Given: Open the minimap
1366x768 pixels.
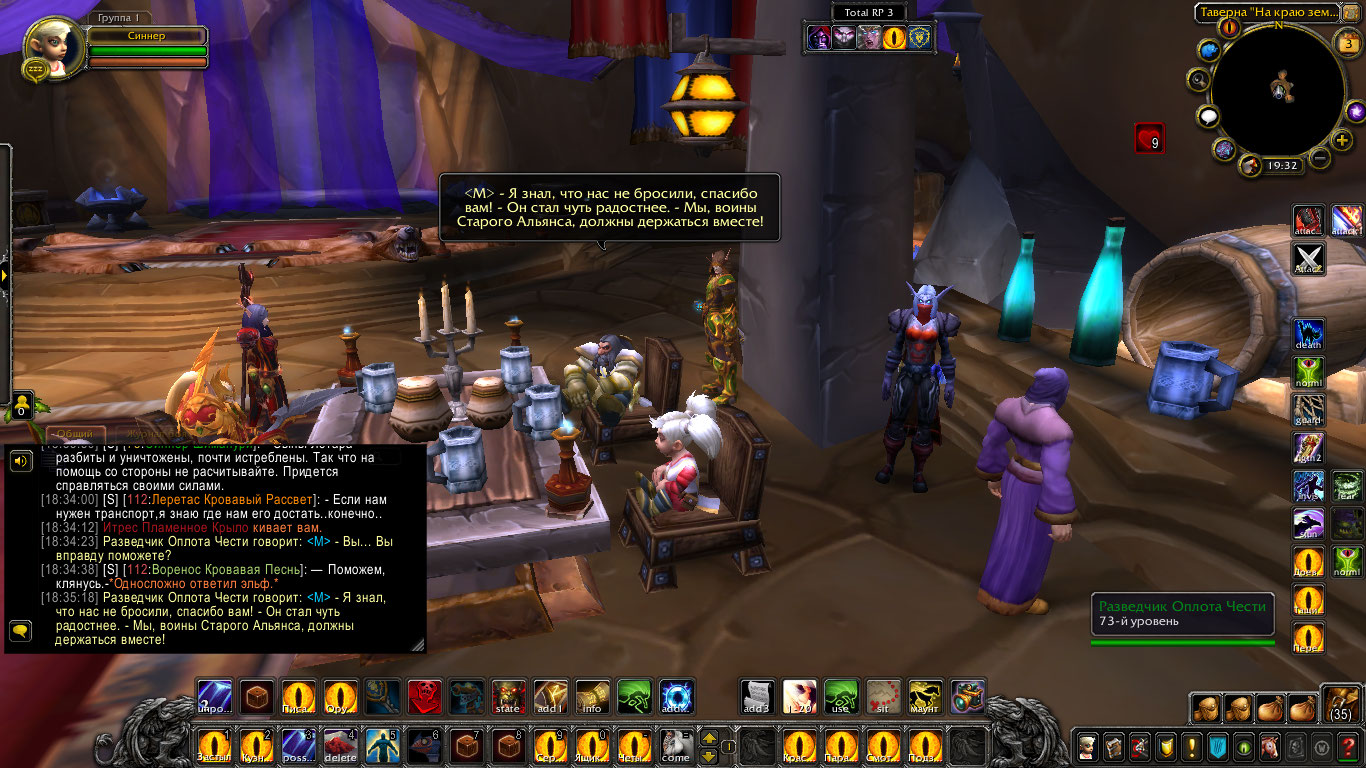Looking at the screenshot, I should click(x=1278, y=91).
